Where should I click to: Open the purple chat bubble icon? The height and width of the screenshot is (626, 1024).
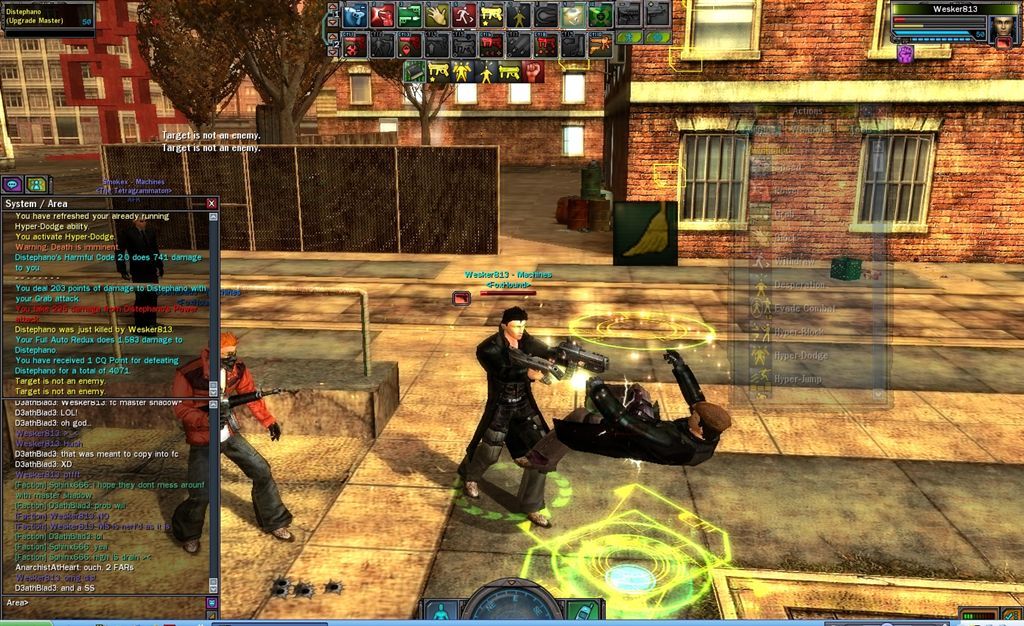(12, 184)
